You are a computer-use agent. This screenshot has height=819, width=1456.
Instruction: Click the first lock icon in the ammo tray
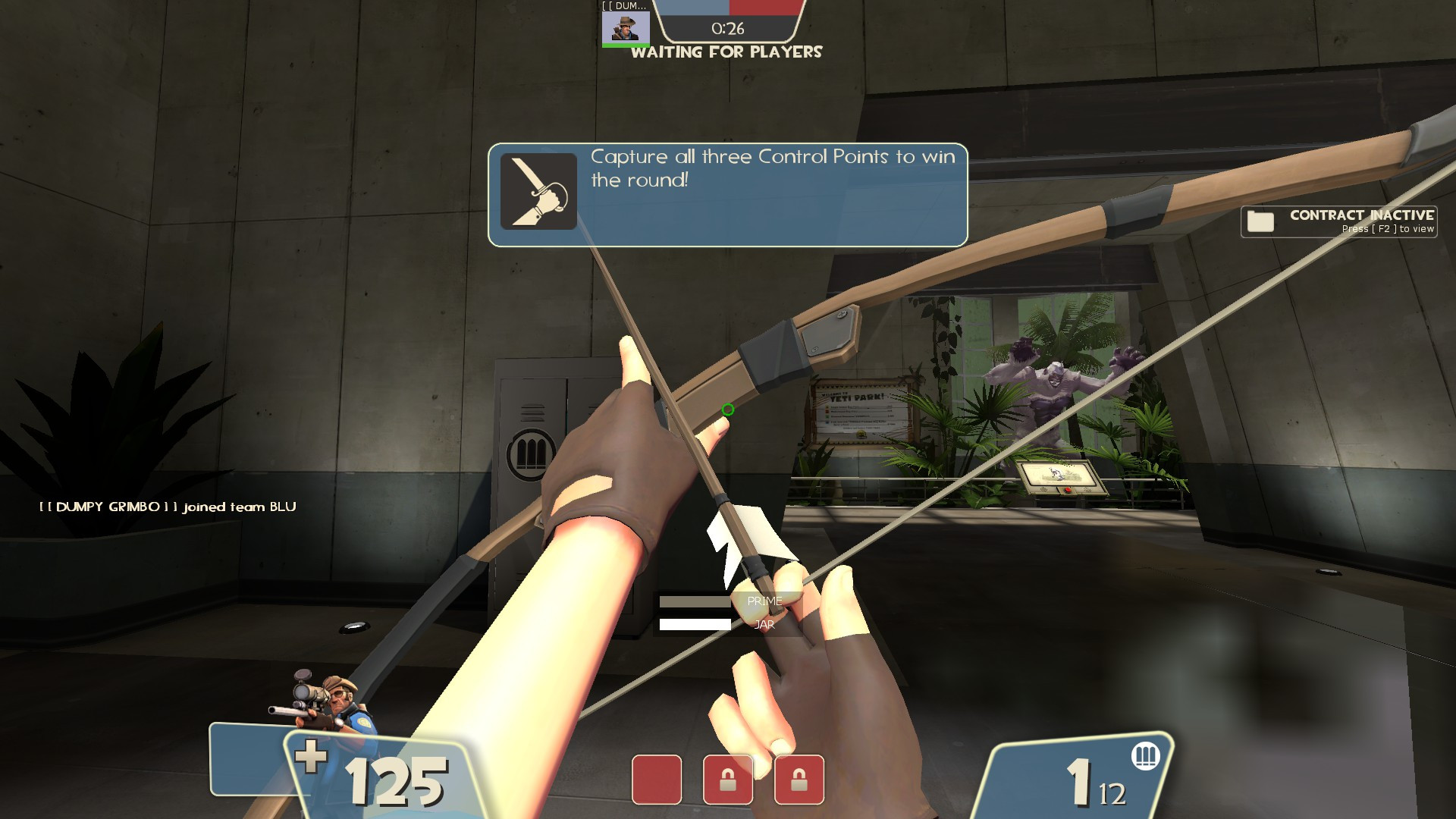[728, 780]
